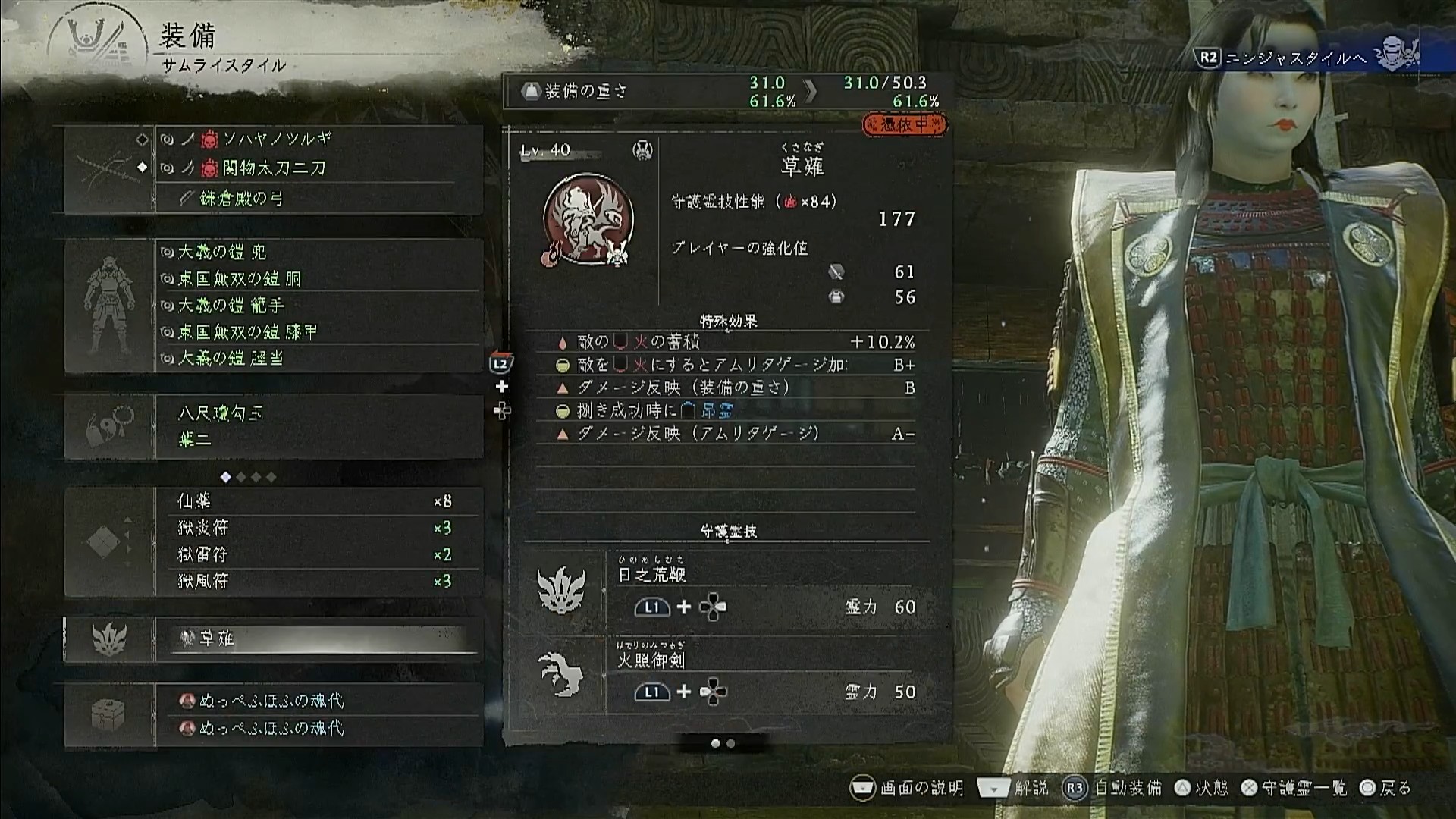Select the first ぬっぺふほふの魂代 soul core

tap(318, 701)
